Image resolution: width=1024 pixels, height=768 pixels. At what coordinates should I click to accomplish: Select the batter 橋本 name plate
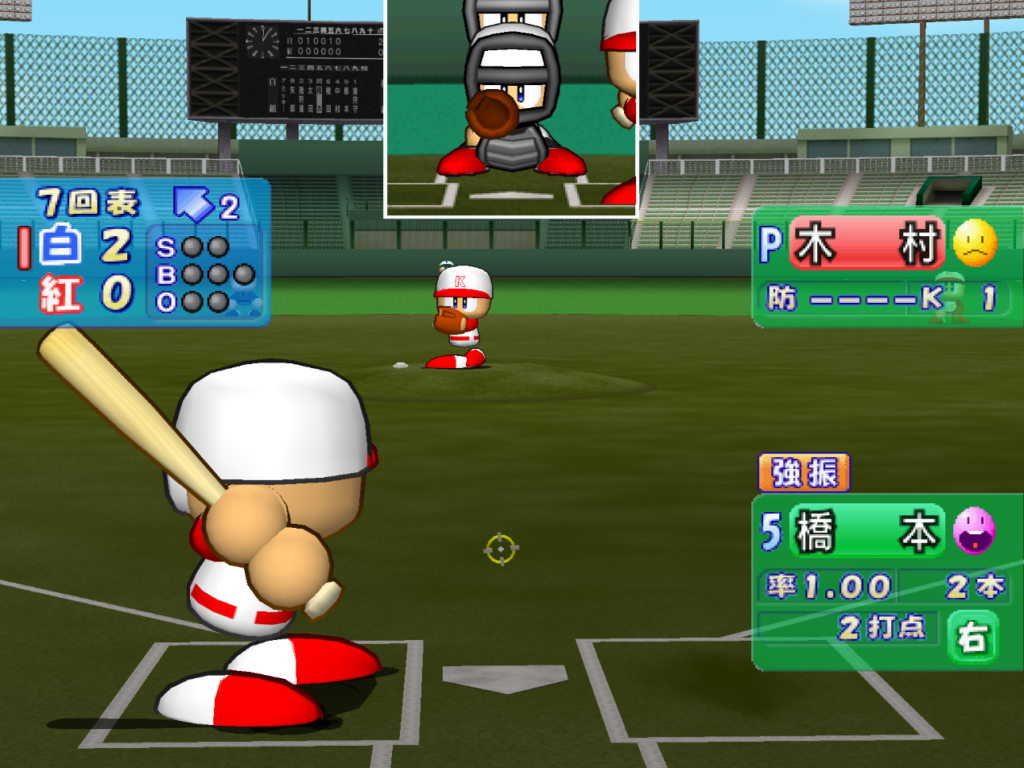[x=866, y=533]
